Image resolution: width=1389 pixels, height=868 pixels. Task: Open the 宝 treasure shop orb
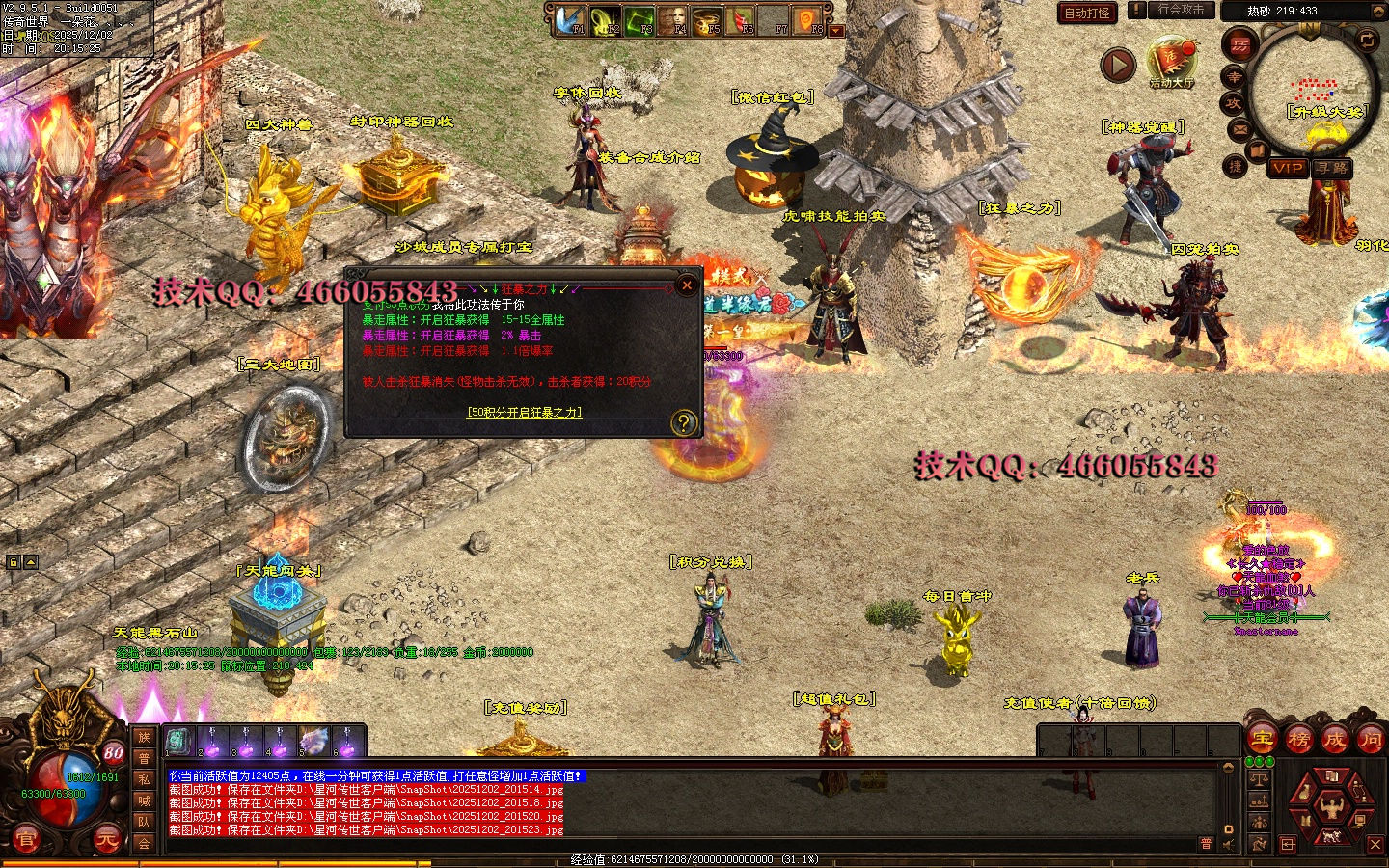[1262, 740]
